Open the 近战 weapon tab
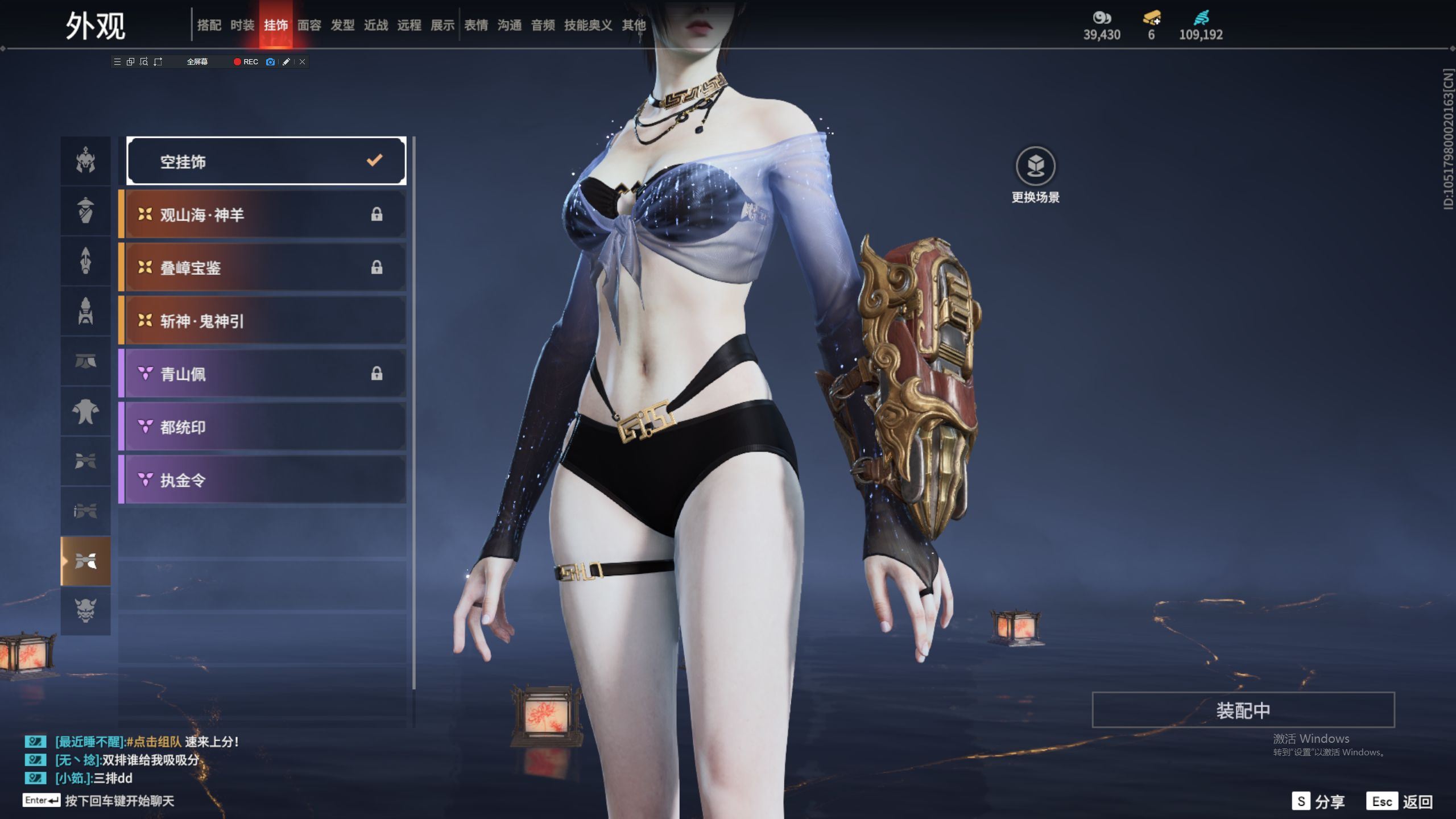Viewport: 1456px width, 819px height. point(376,25)
